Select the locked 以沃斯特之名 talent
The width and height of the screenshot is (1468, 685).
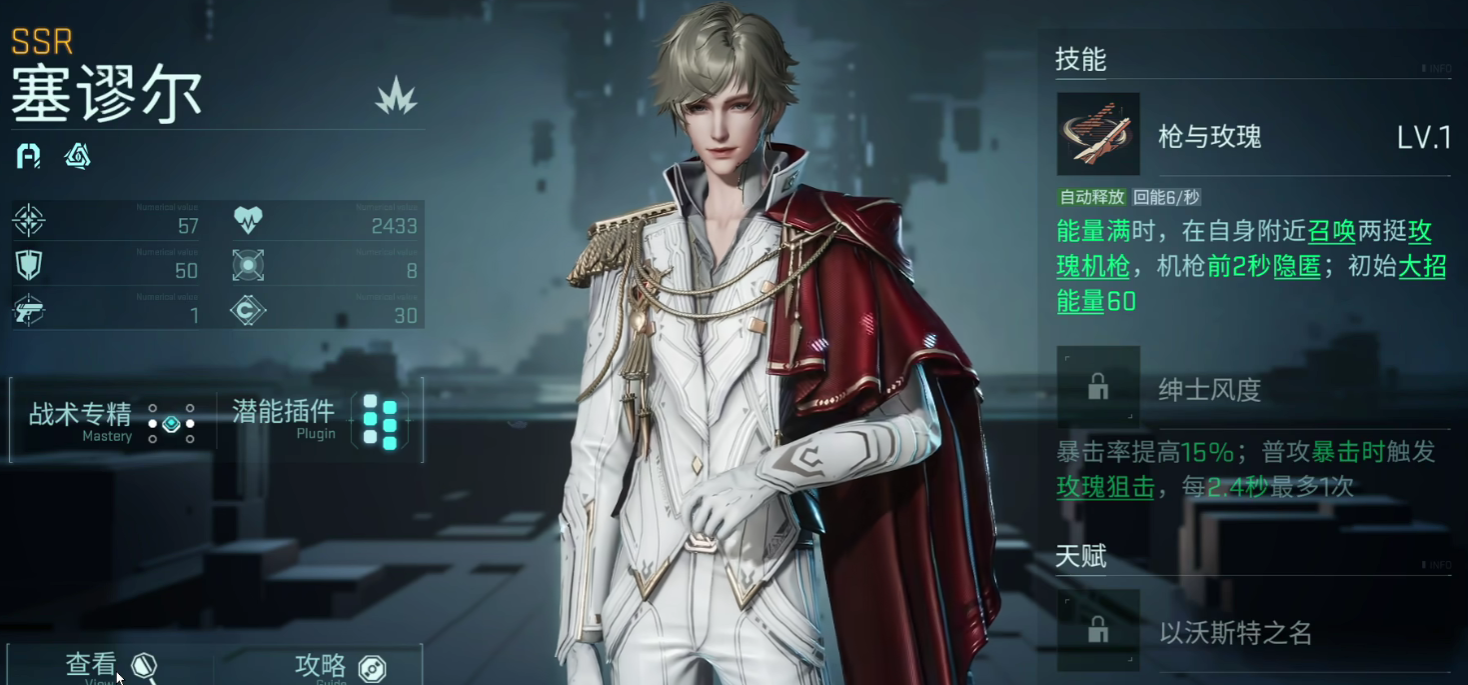click(1098, 631)
